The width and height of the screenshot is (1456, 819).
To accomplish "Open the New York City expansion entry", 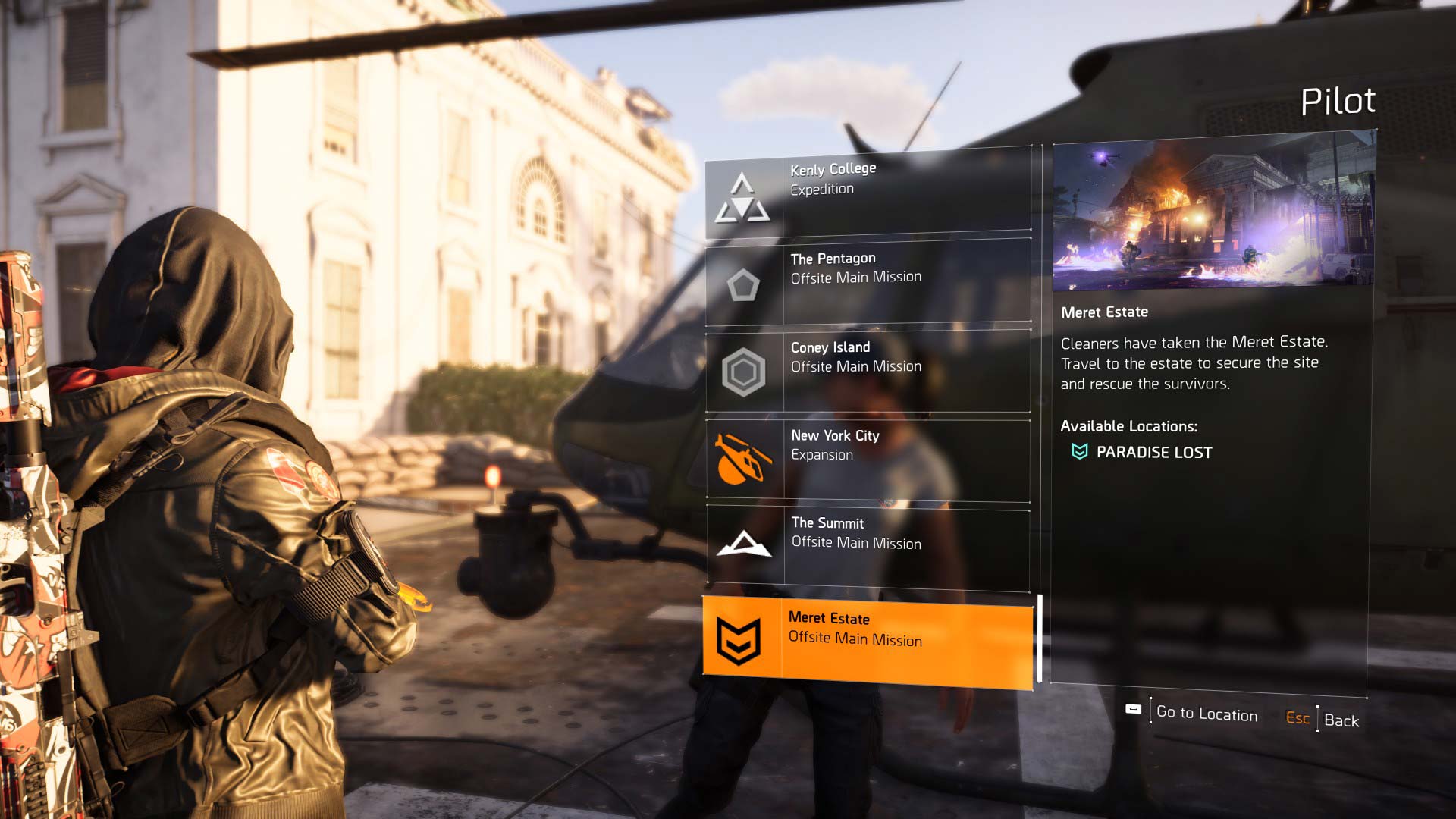I will tap(868, 459).
